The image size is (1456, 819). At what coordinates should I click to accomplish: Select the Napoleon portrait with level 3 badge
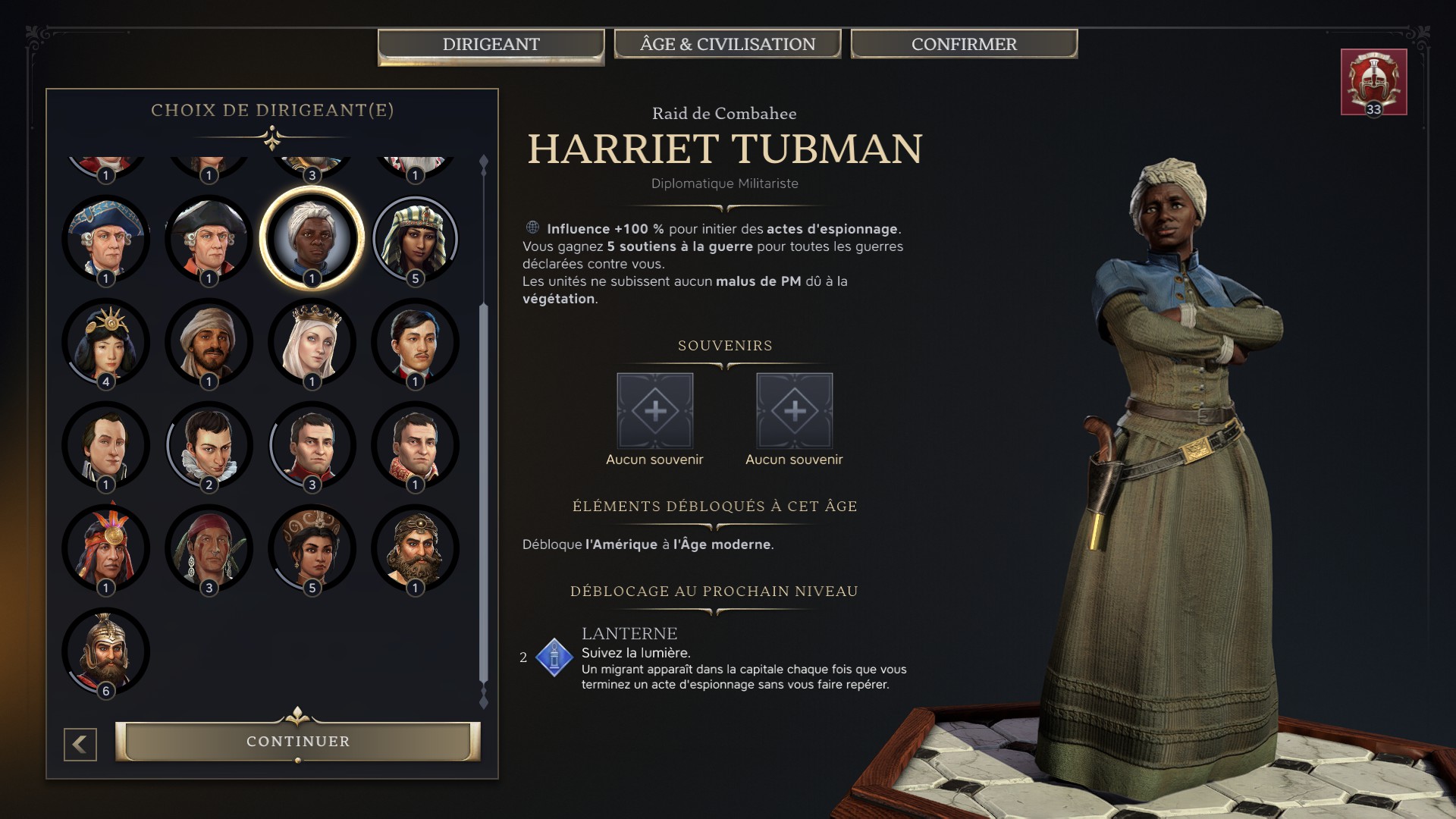click(312, 445)
